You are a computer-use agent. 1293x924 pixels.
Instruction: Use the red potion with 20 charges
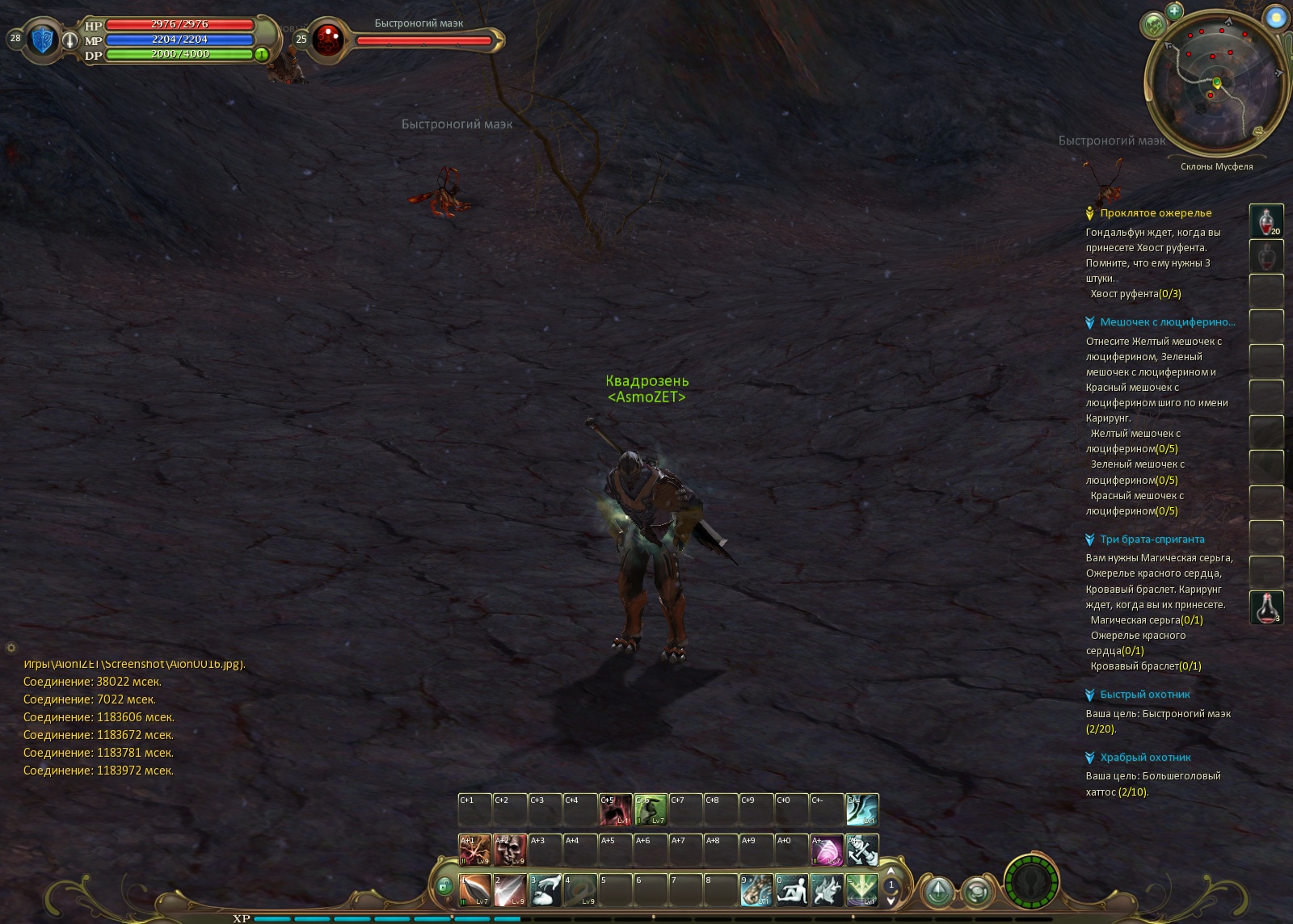[x=1266, y=221]
